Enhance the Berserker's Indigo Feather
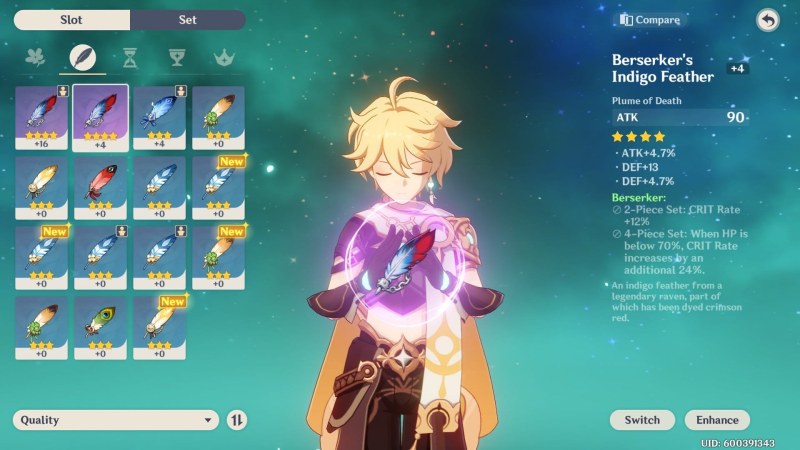The image size is (800, 450). pos(718,420)
